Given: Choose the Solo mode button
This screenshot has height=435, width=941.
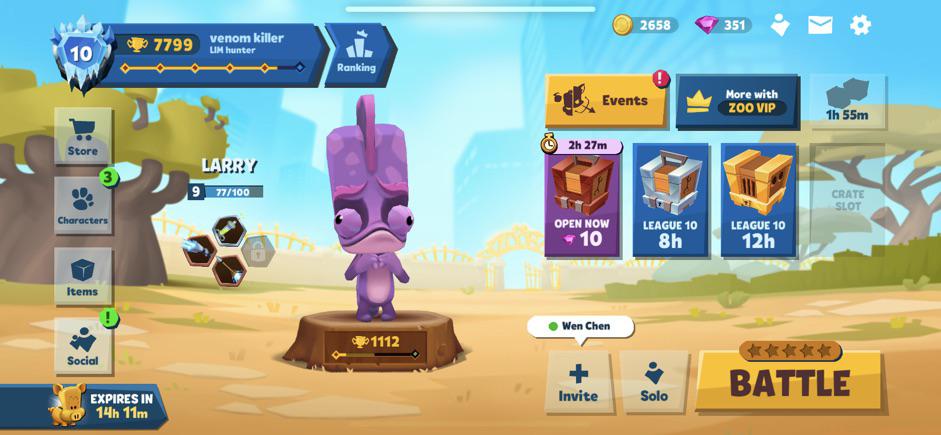Looking at the screenshot, I should (x=654, y=381).
